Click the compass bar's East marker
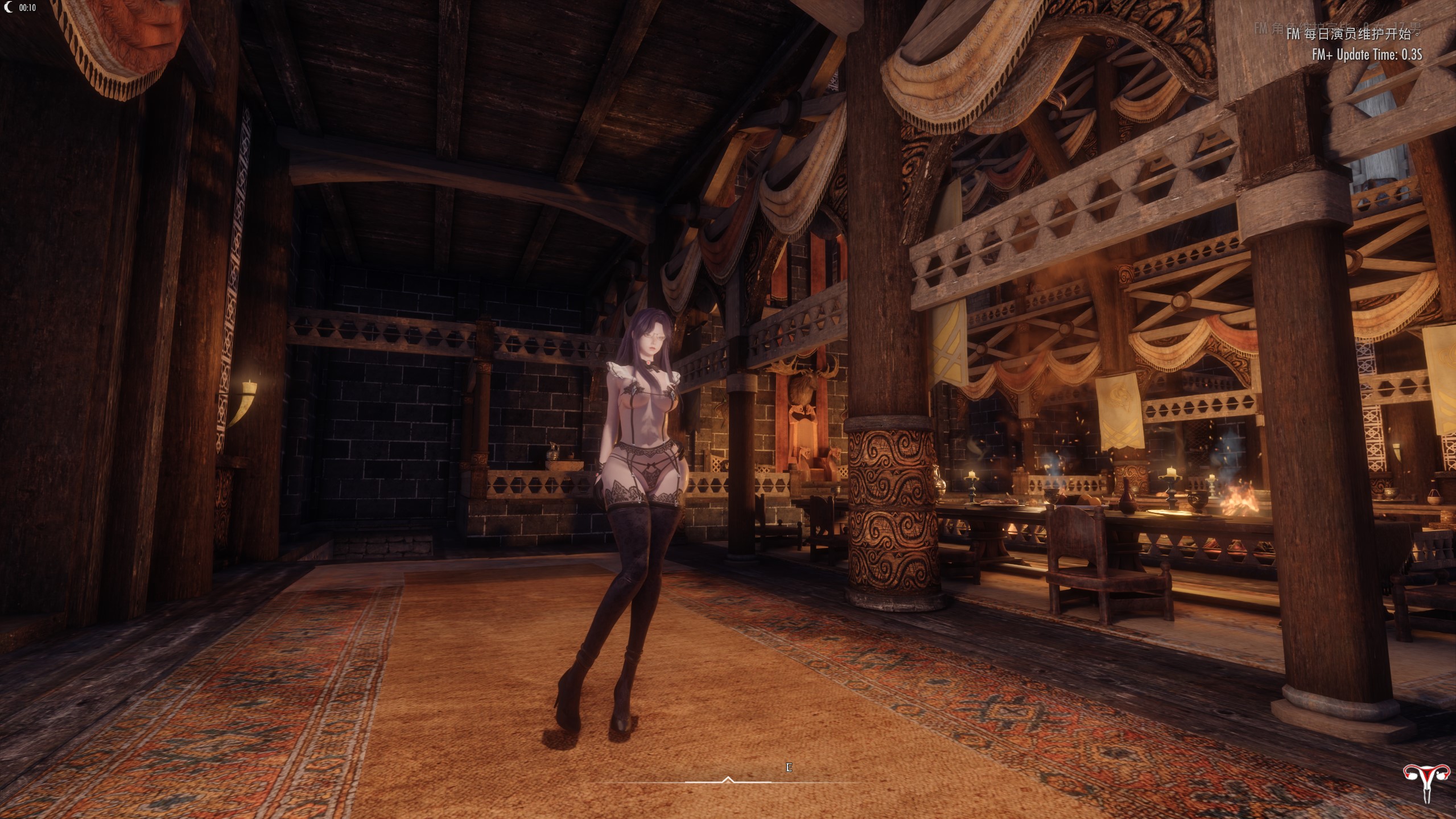This screenshot has width=1456, height=819. point(789,767)
